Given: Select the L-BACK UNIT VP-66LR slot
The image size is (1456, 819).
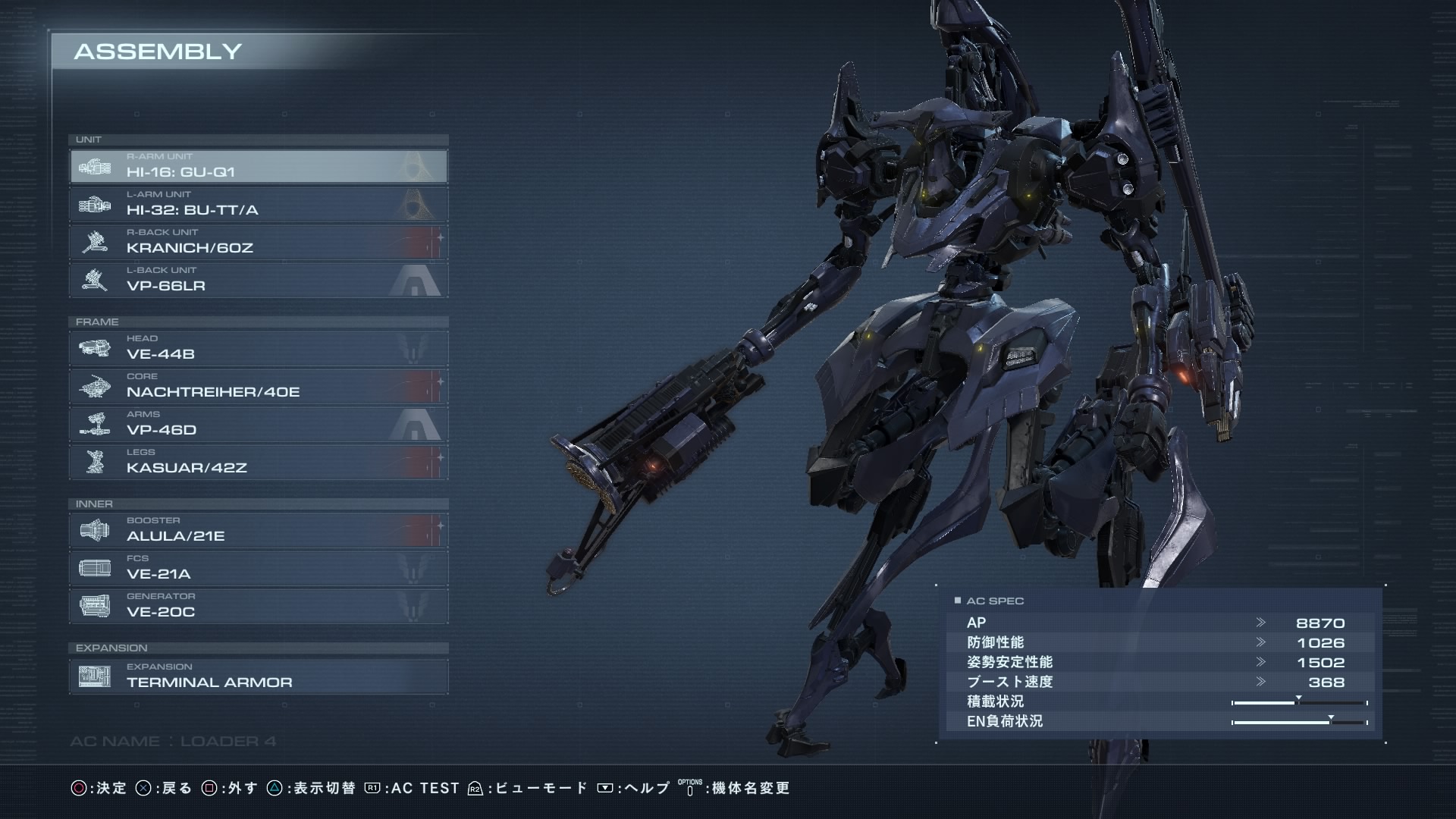Looking at the screenshot, I should 258,280.
